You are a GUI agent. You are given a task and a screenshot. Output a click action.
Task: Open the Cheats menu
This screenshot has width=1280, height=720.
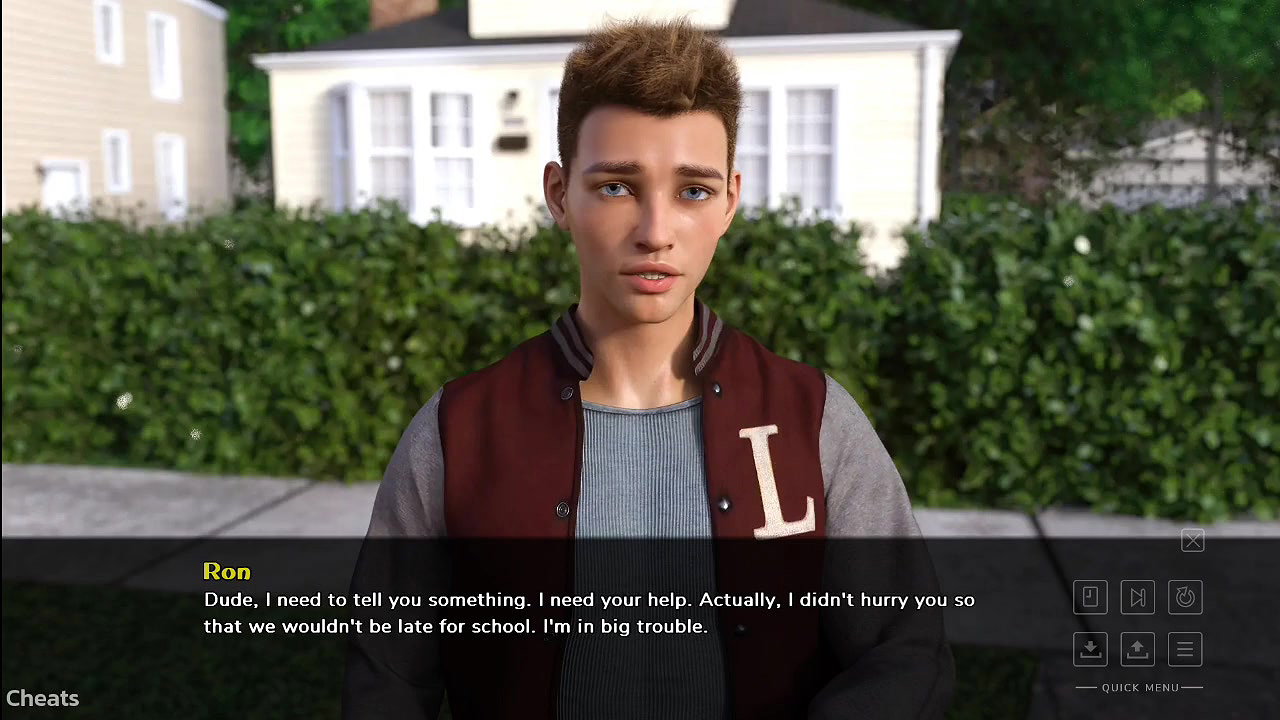42,698
